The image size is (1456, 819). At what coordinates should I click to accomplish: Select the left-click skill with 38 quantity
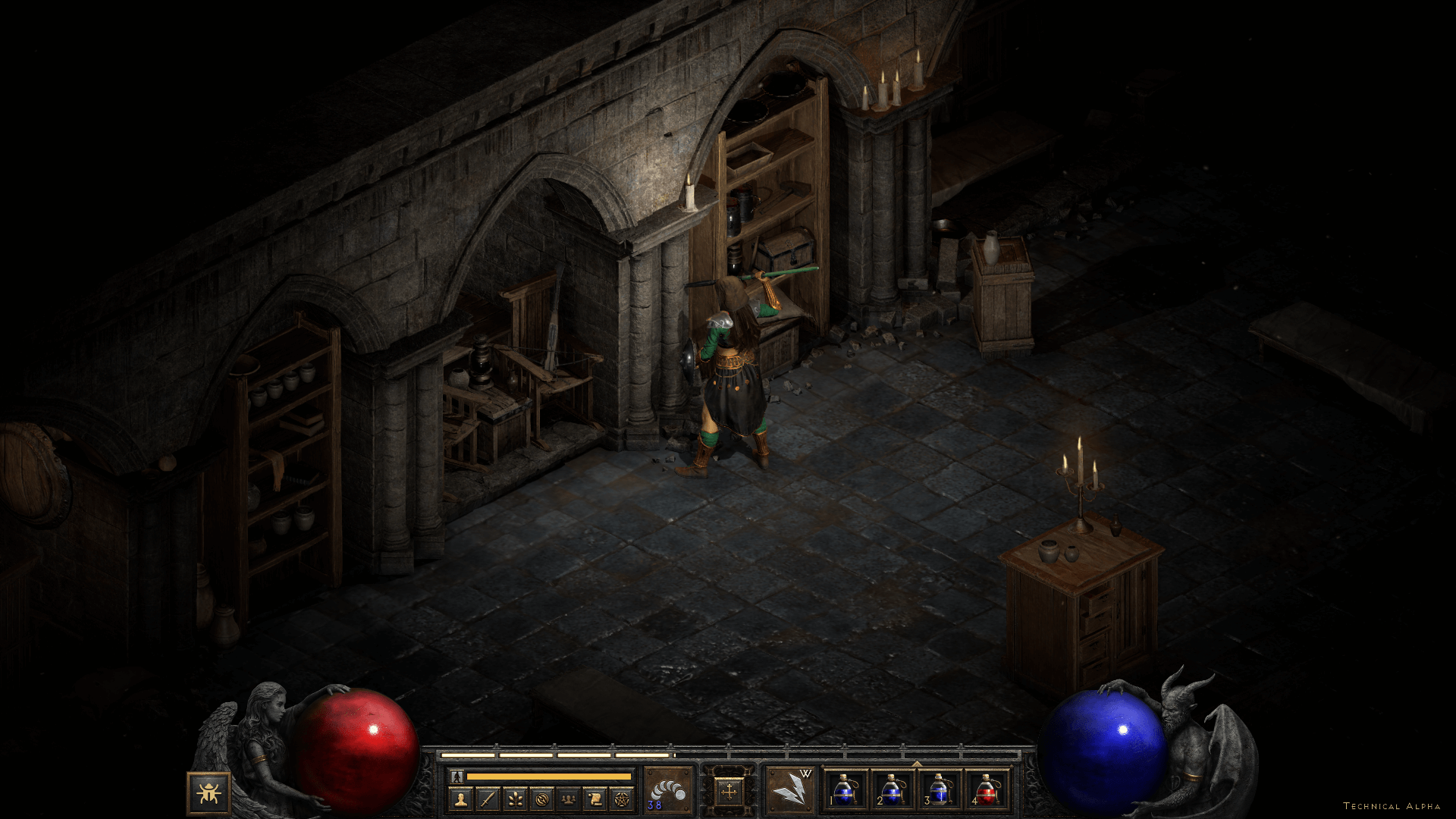point(668,789)
